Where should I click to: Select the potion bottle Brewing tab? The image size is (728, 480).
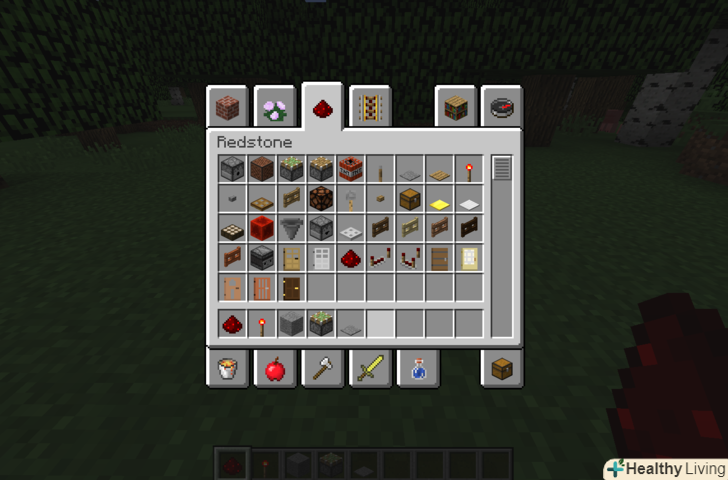tap(416, 369)
